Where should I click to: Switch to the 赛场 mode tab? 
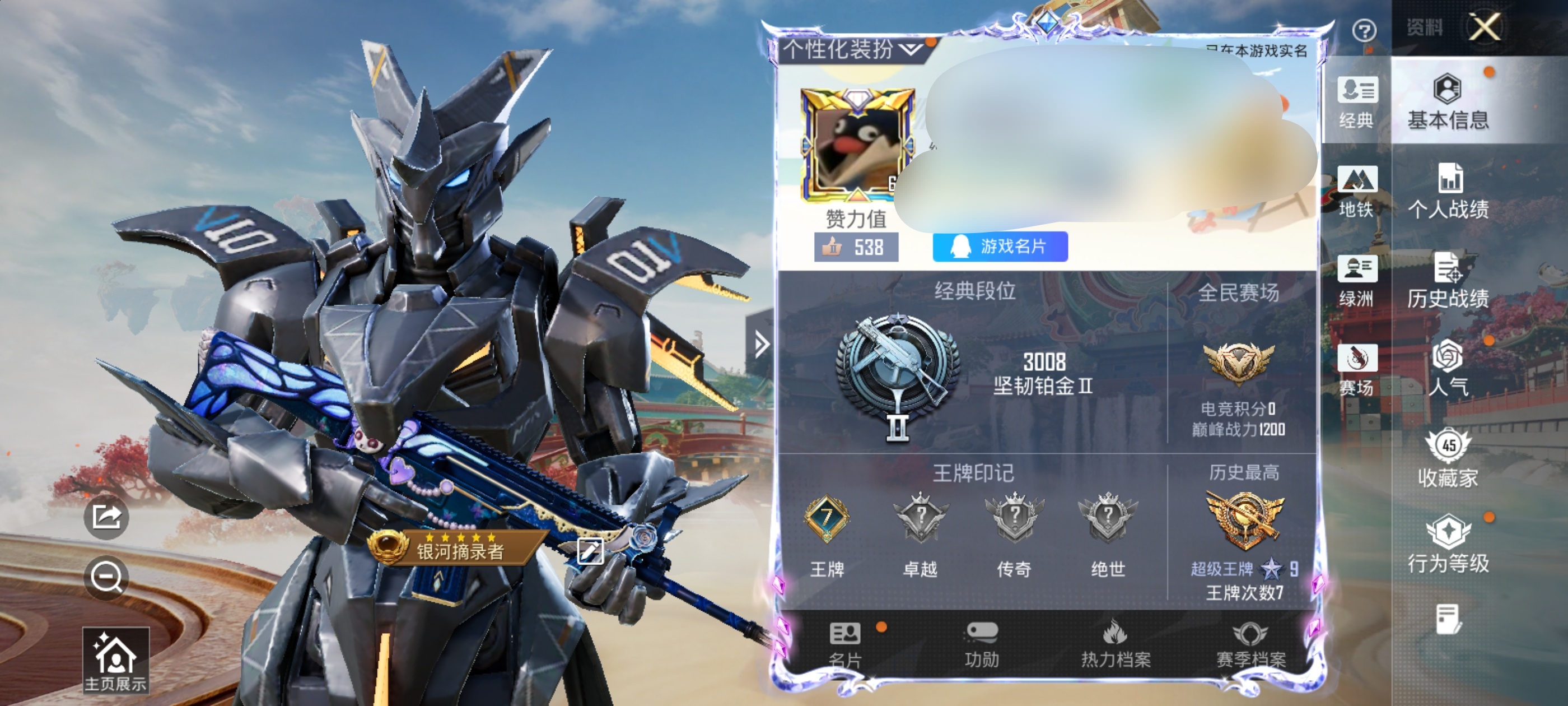1356,370
